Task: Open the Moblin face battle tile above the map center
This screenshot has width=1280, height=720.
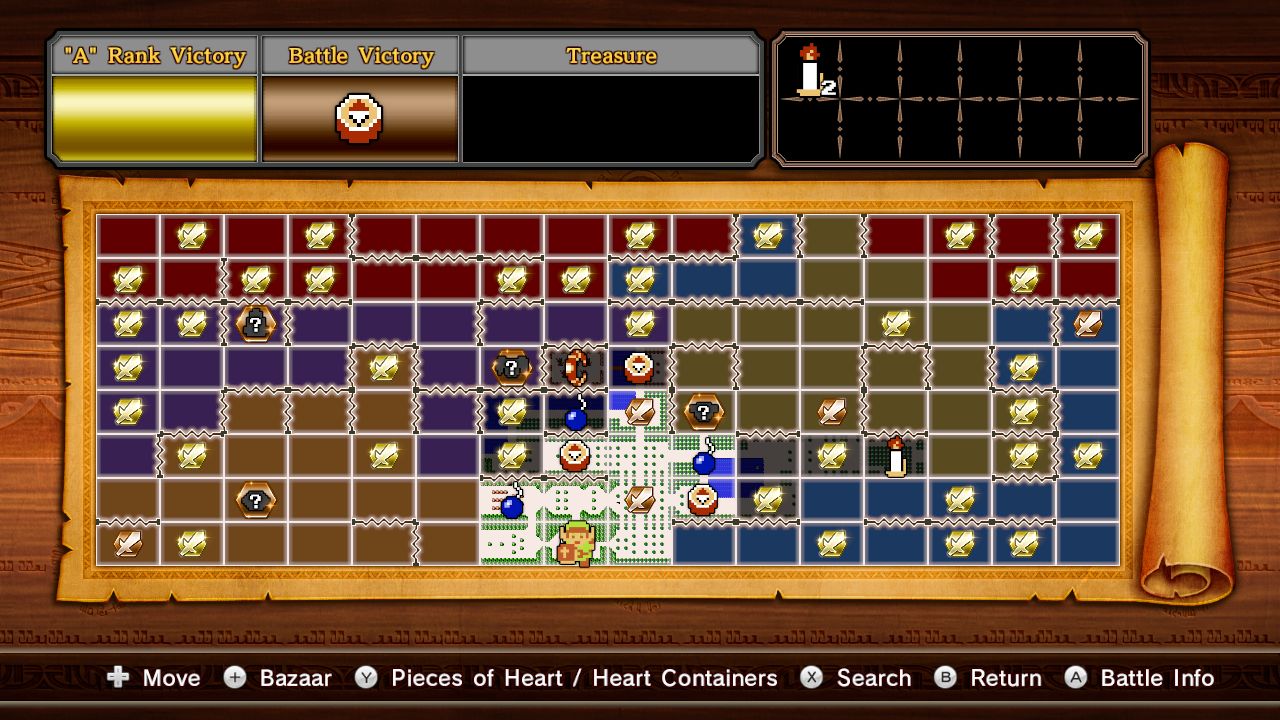Action: pos(638,369)
